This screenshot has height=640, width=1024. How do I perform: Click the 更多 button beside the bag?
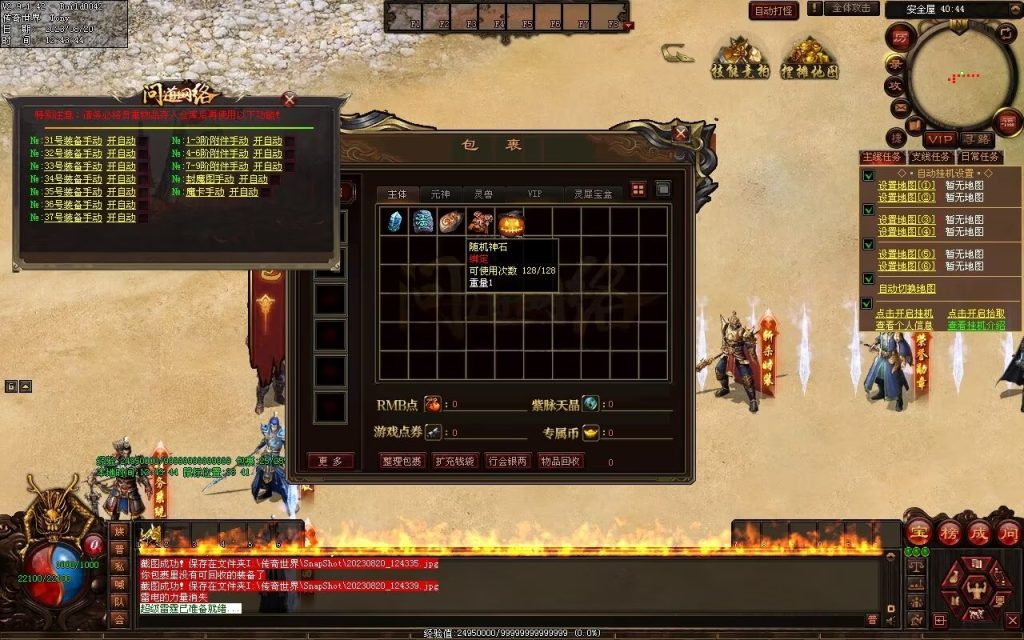[x=330, y=461]
